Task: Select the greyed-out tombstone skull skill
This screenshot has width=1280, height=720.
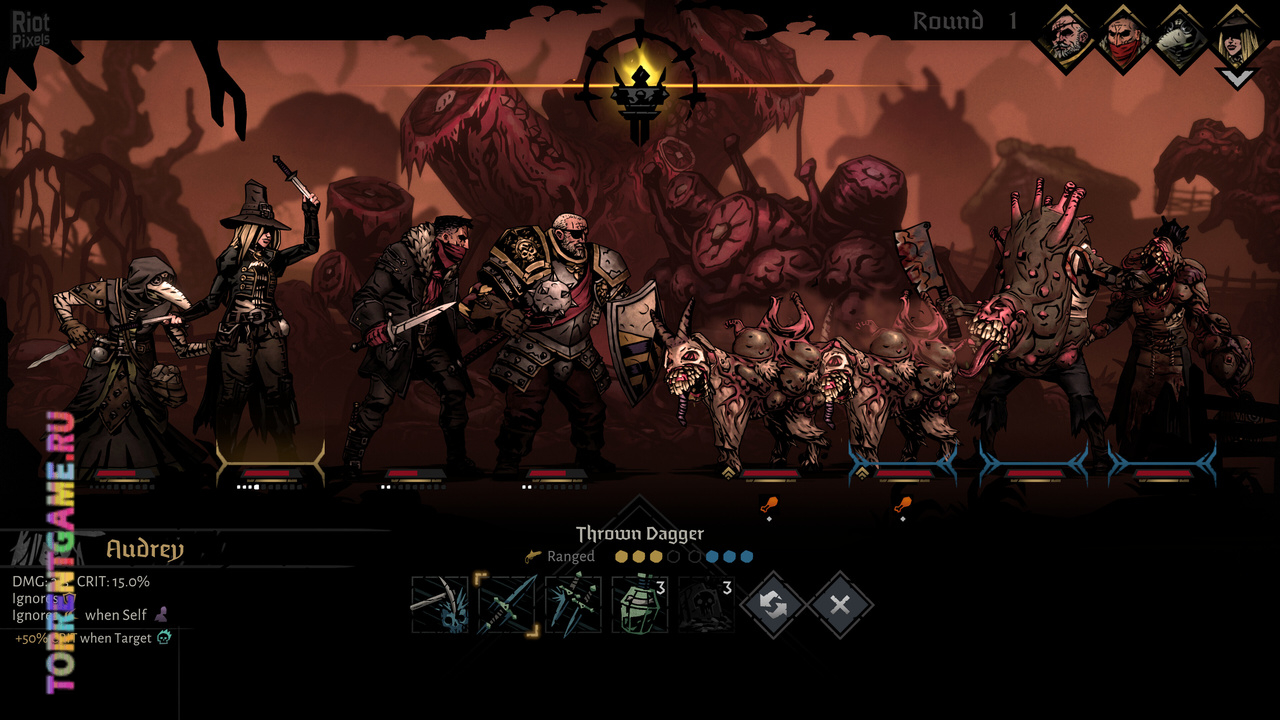Action: tap(706, 604)
